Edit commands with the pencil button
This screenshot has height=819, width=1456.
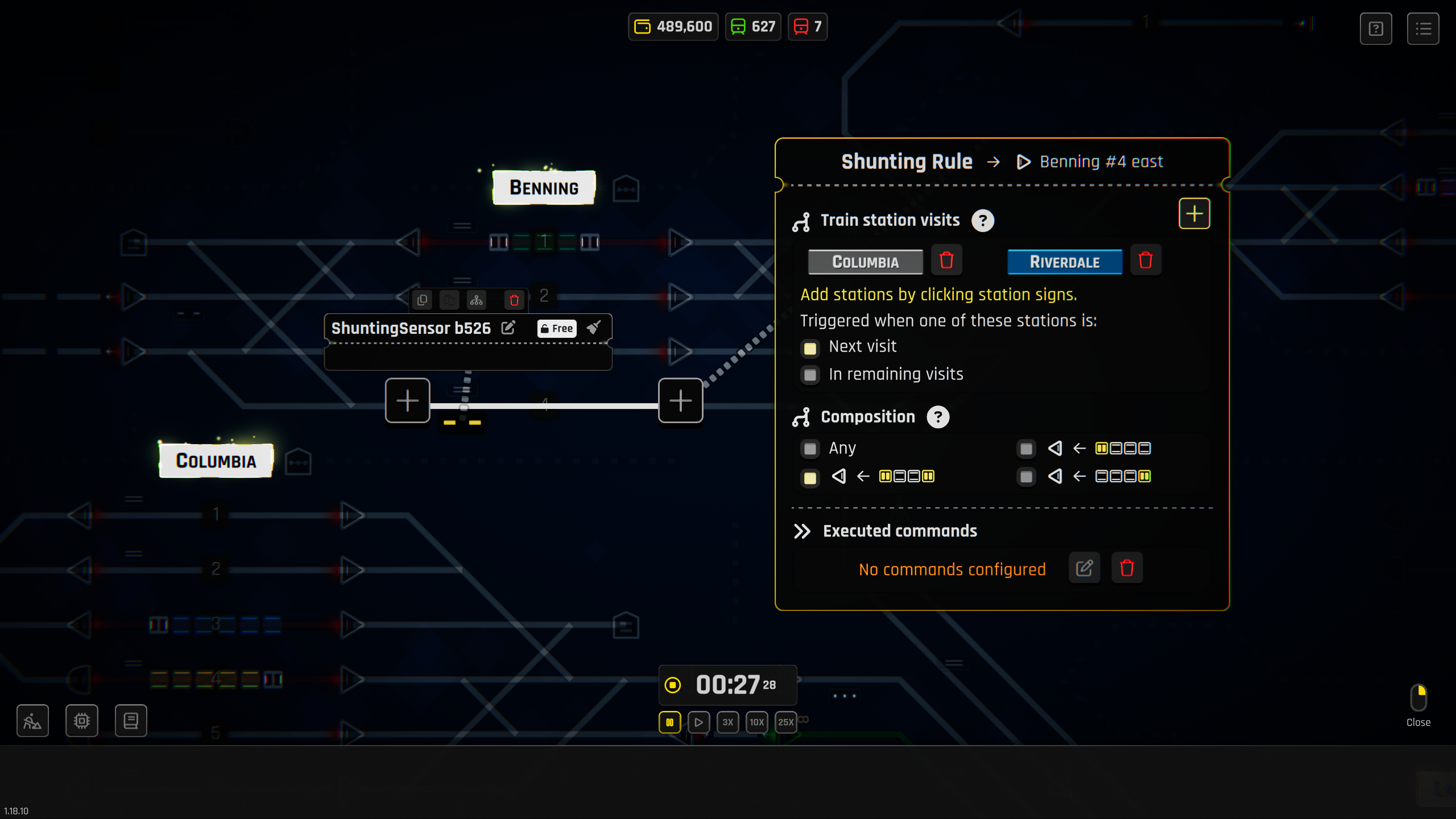[1084, 568]
